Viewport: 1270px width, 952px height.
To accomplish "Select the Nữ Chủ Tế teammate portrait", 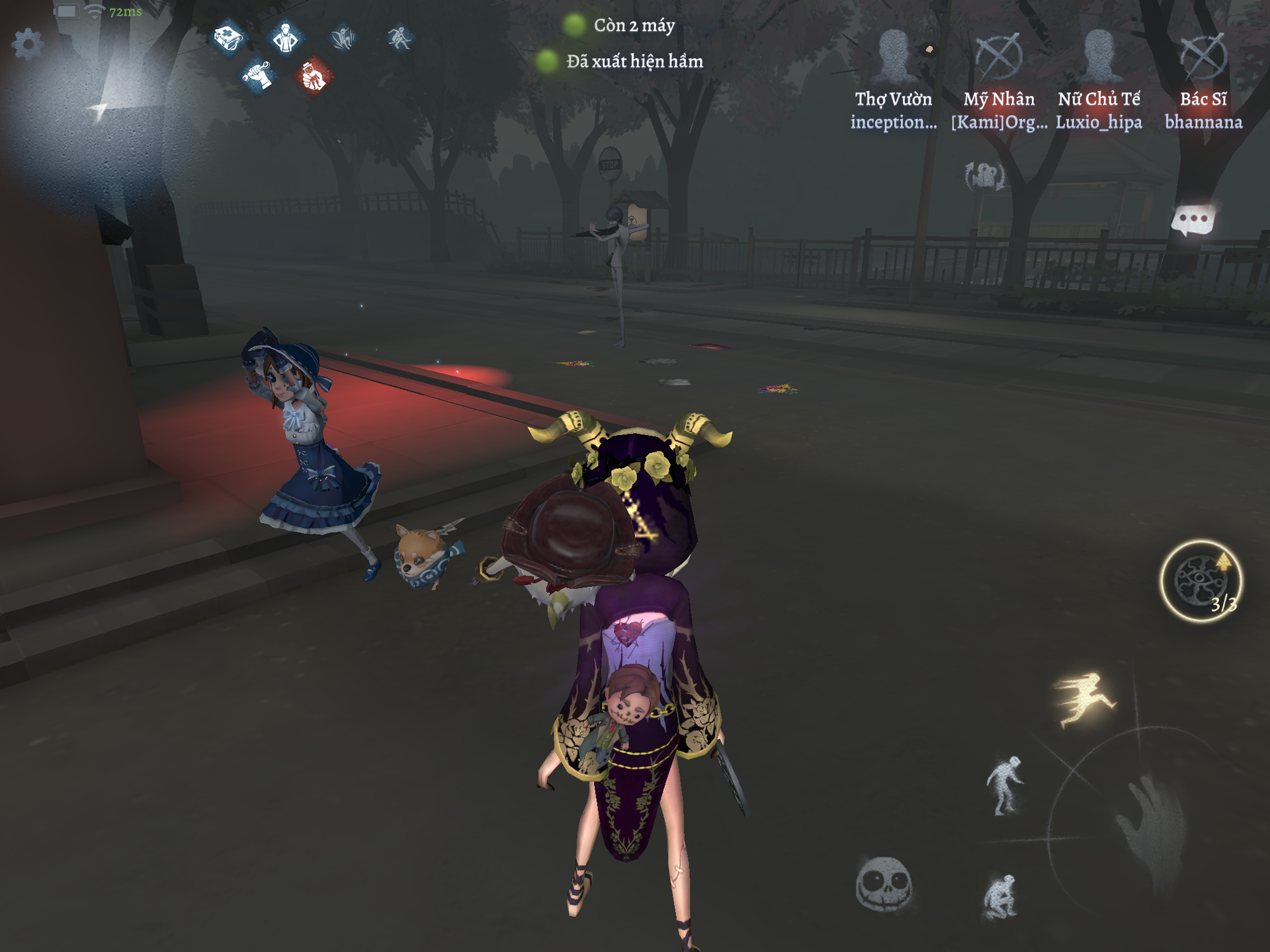I will pos(1099,57).
